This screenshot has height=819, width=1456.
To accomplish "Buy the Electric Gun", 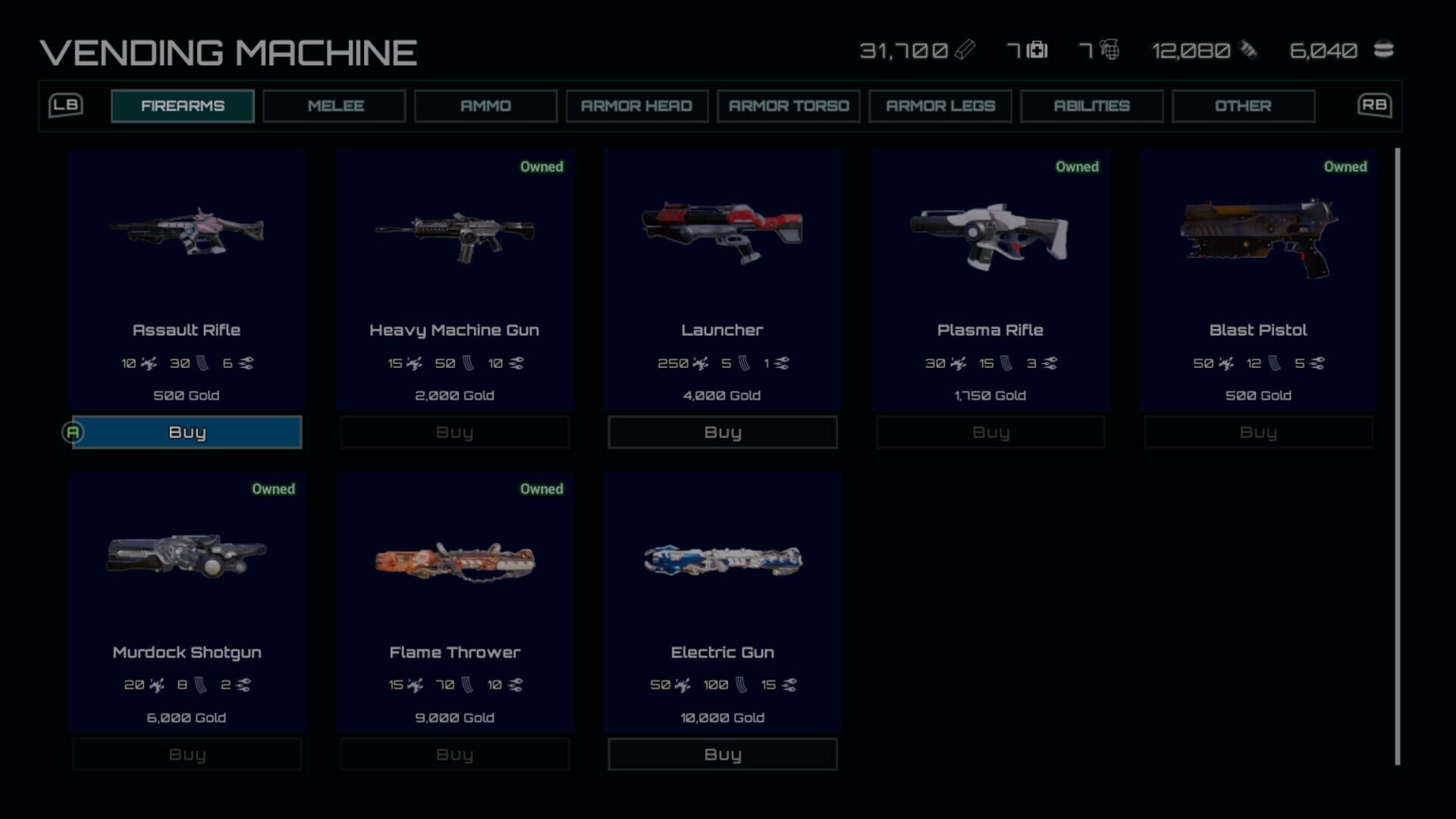I will (722, 754).
